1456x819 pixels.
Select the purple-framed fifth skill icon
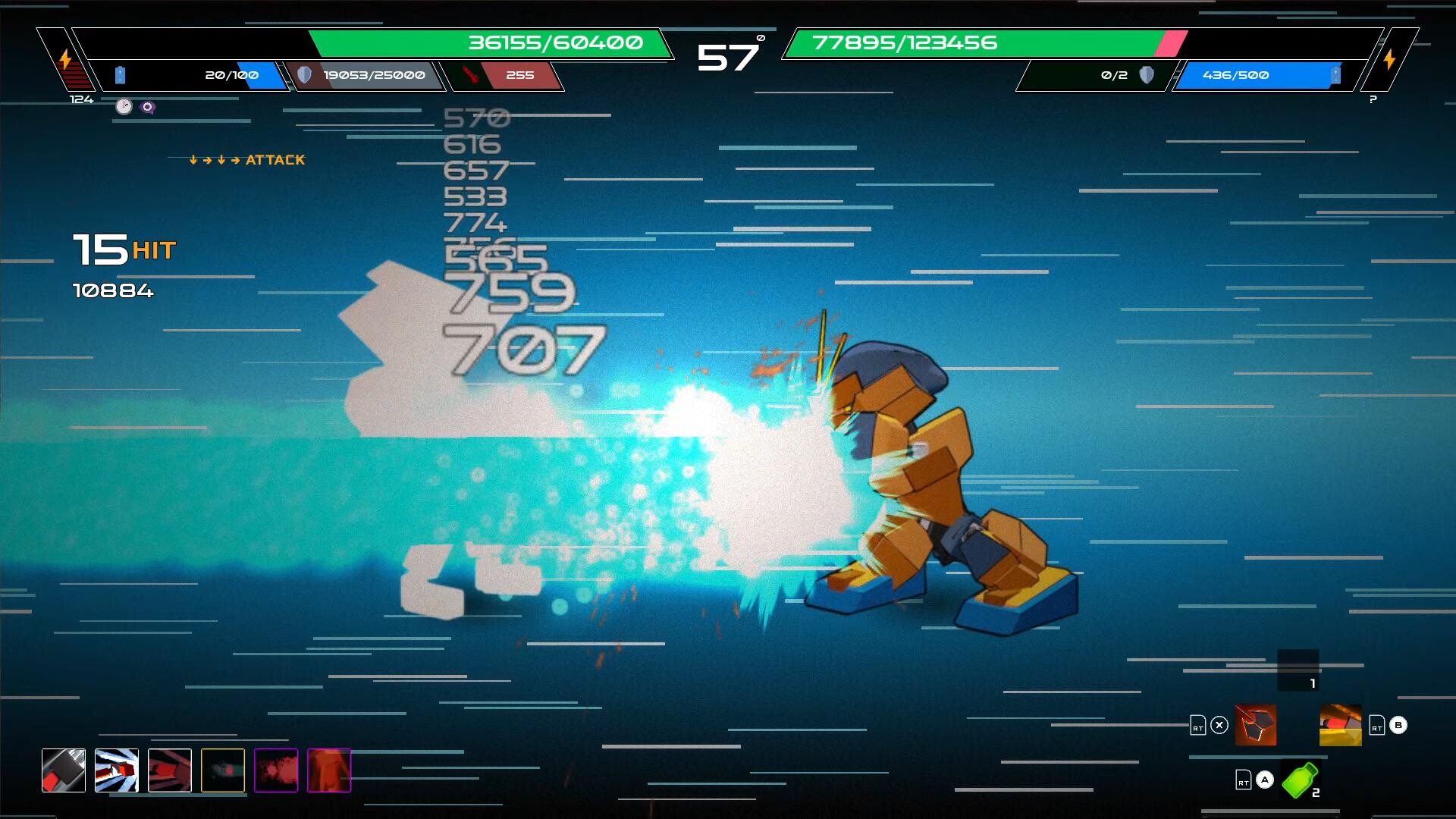point(277,770)
